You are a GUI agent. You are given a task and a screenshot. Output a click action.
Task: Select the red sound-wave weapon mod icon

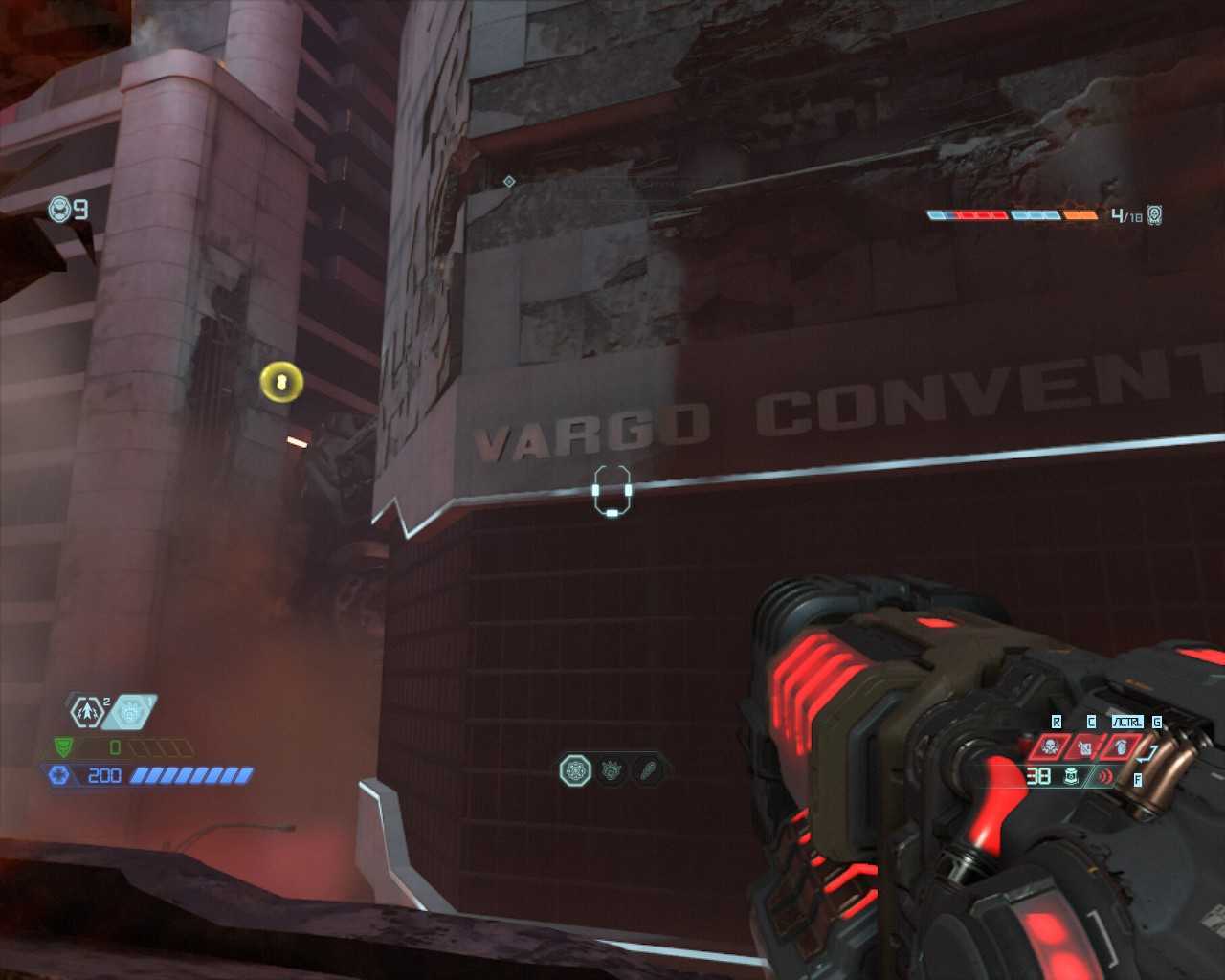1105,776
